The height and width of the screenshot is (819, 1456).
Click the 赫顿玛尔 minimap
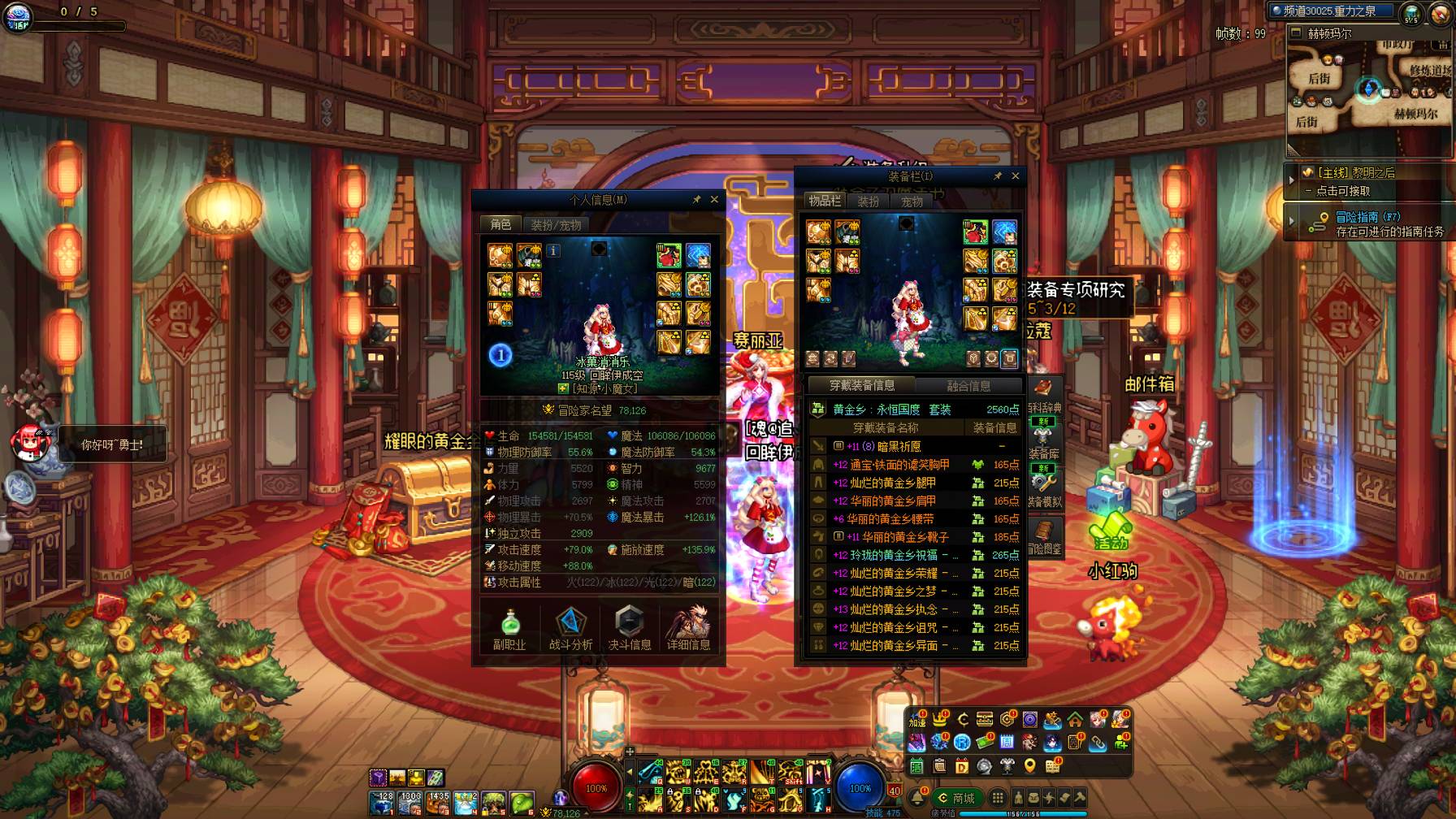click(x=1369, y=91)
